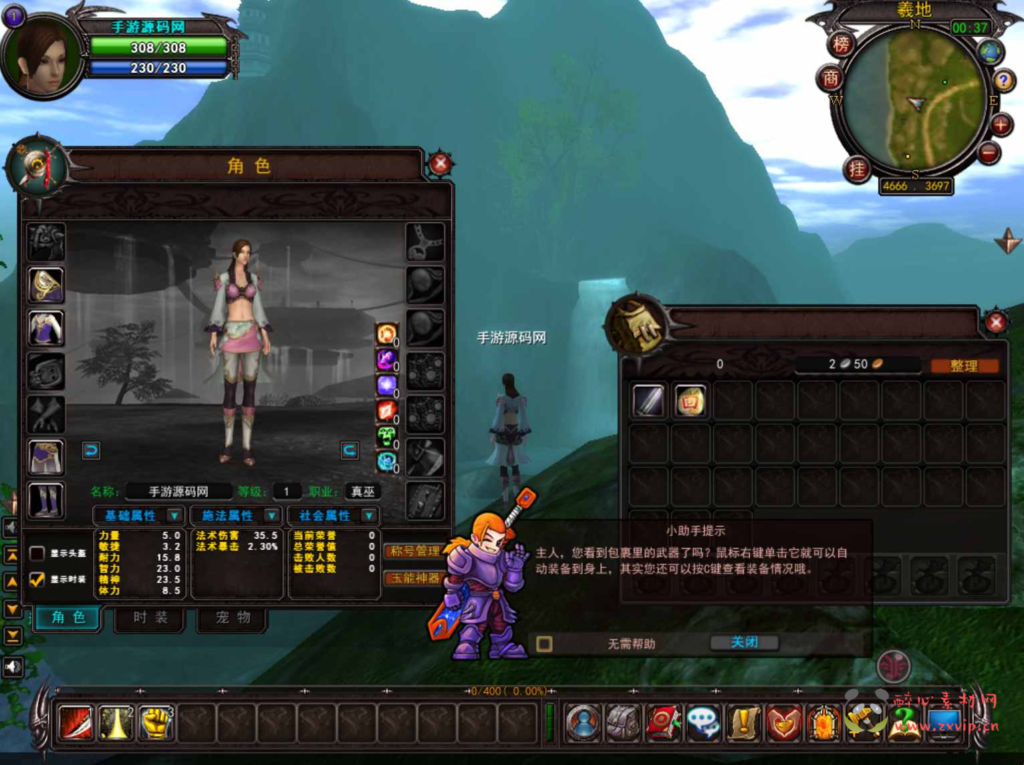Close the 角色 character panel
Viewport: 1024px width, 765px height.
tap(439, 164)
